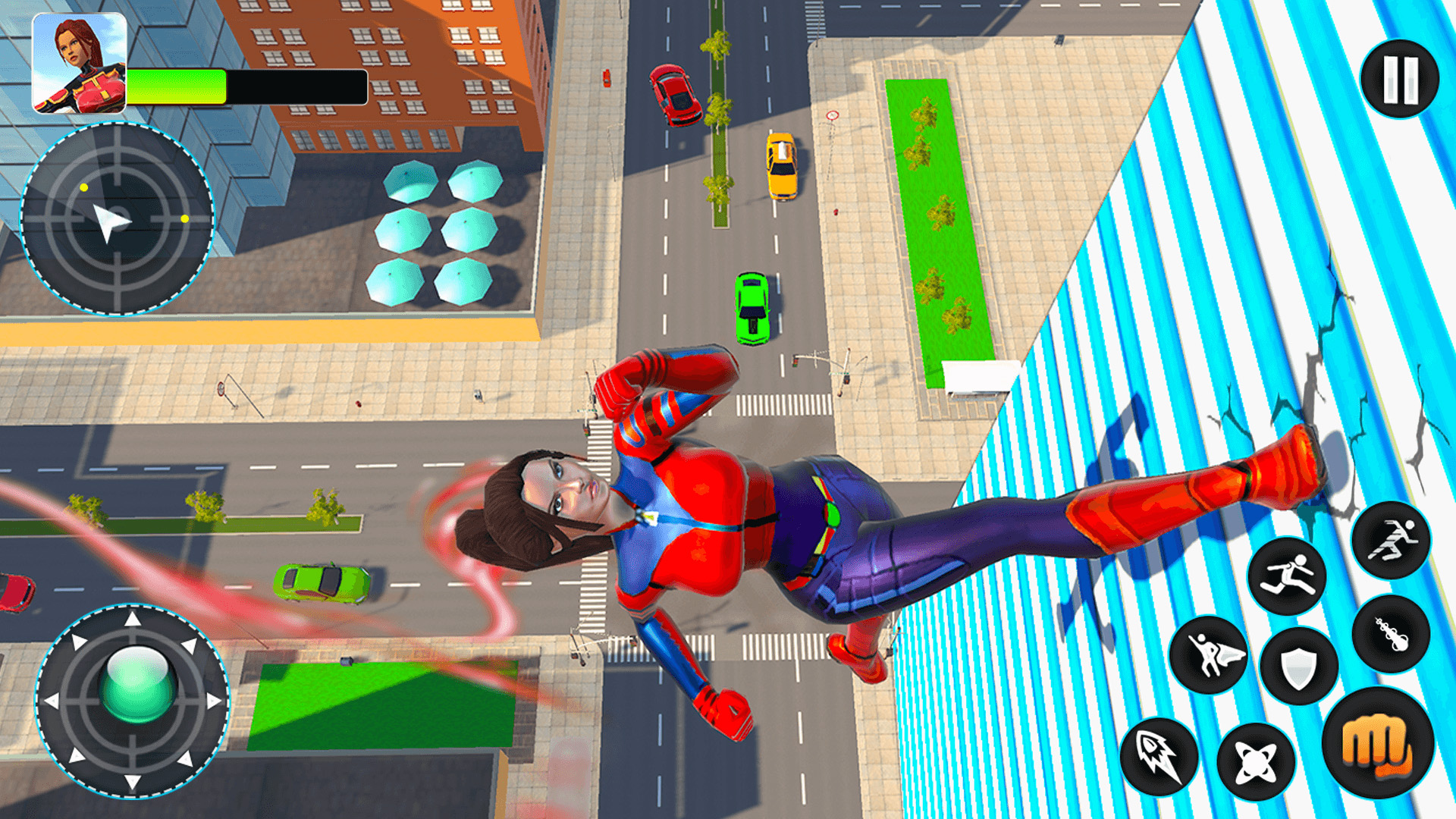Viewport: 1456px width, 819px height.
Task: Tap the superhero avatar portrait
Action: coord(78,63)
